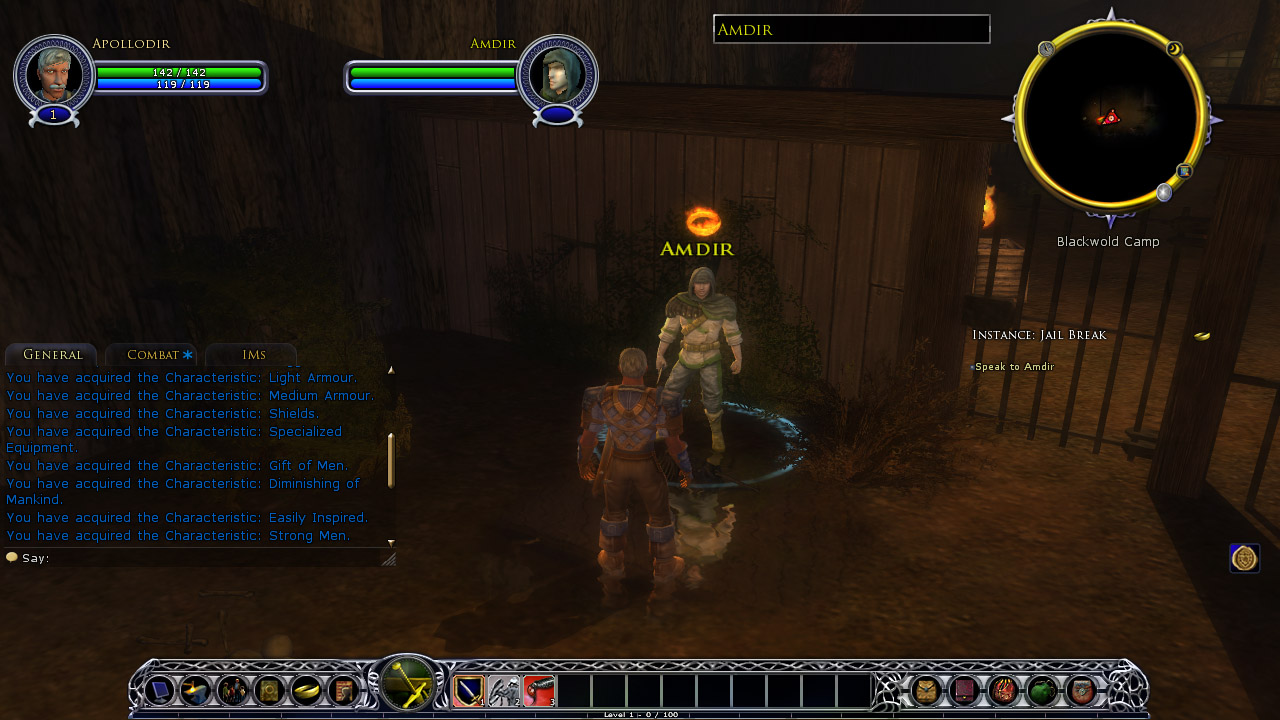Toggle the central crossed swords button
The image size is (1280, 720).
click(x=407, y=686)
